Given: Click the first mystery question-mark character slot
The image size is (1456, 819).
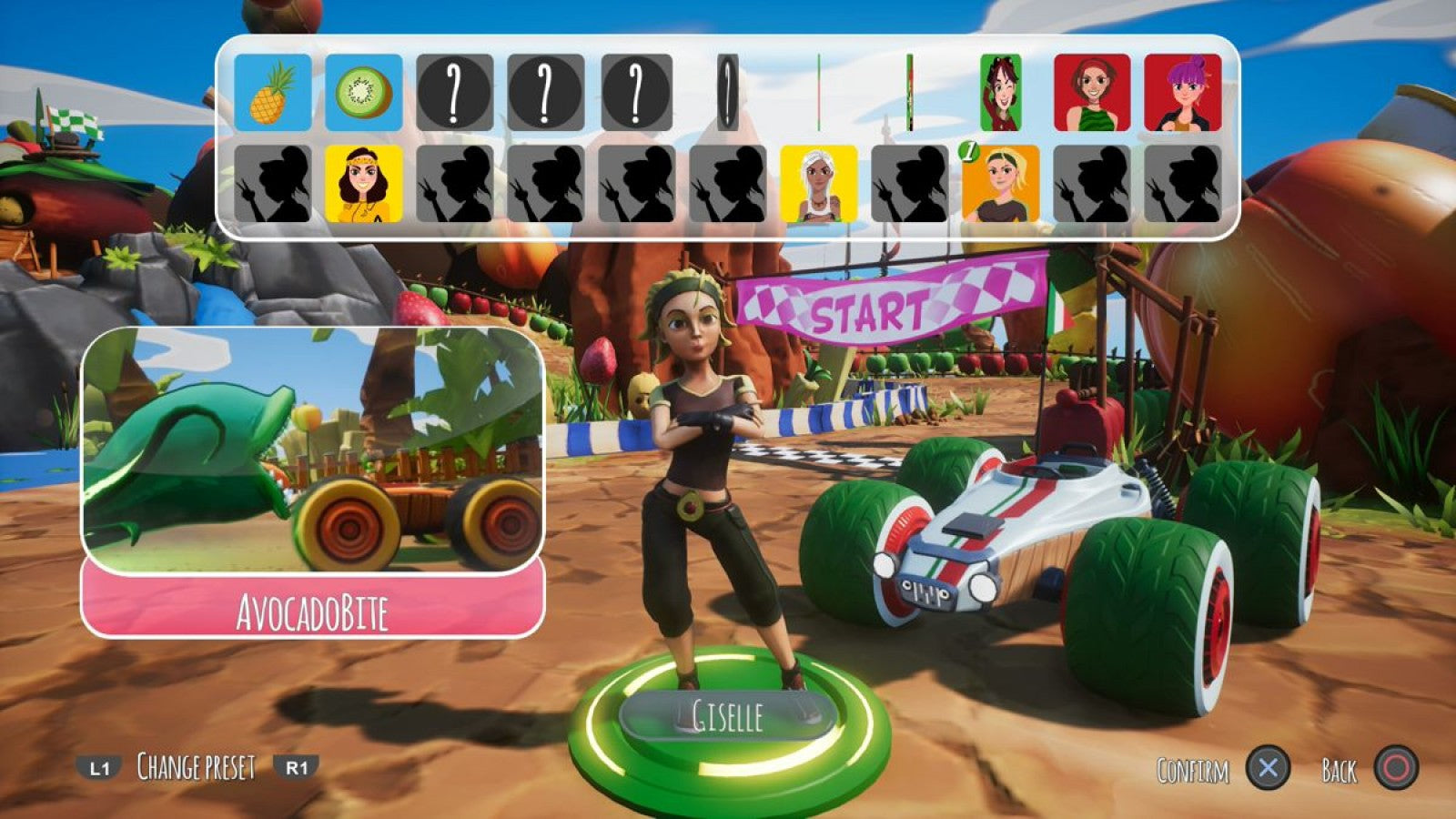Looking at the screenshot, I should coord(455,90).
